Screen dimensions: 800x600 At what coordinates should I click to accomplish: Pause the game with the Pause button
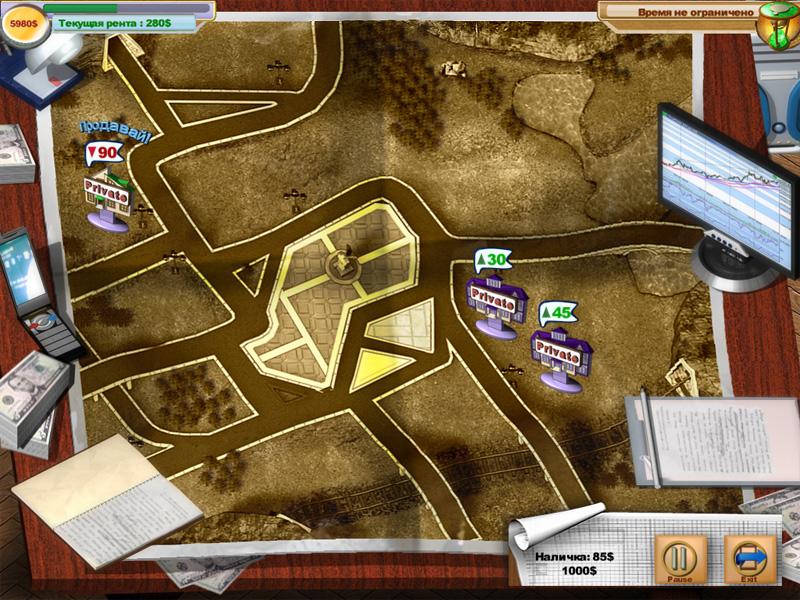[x=680, y=559]
